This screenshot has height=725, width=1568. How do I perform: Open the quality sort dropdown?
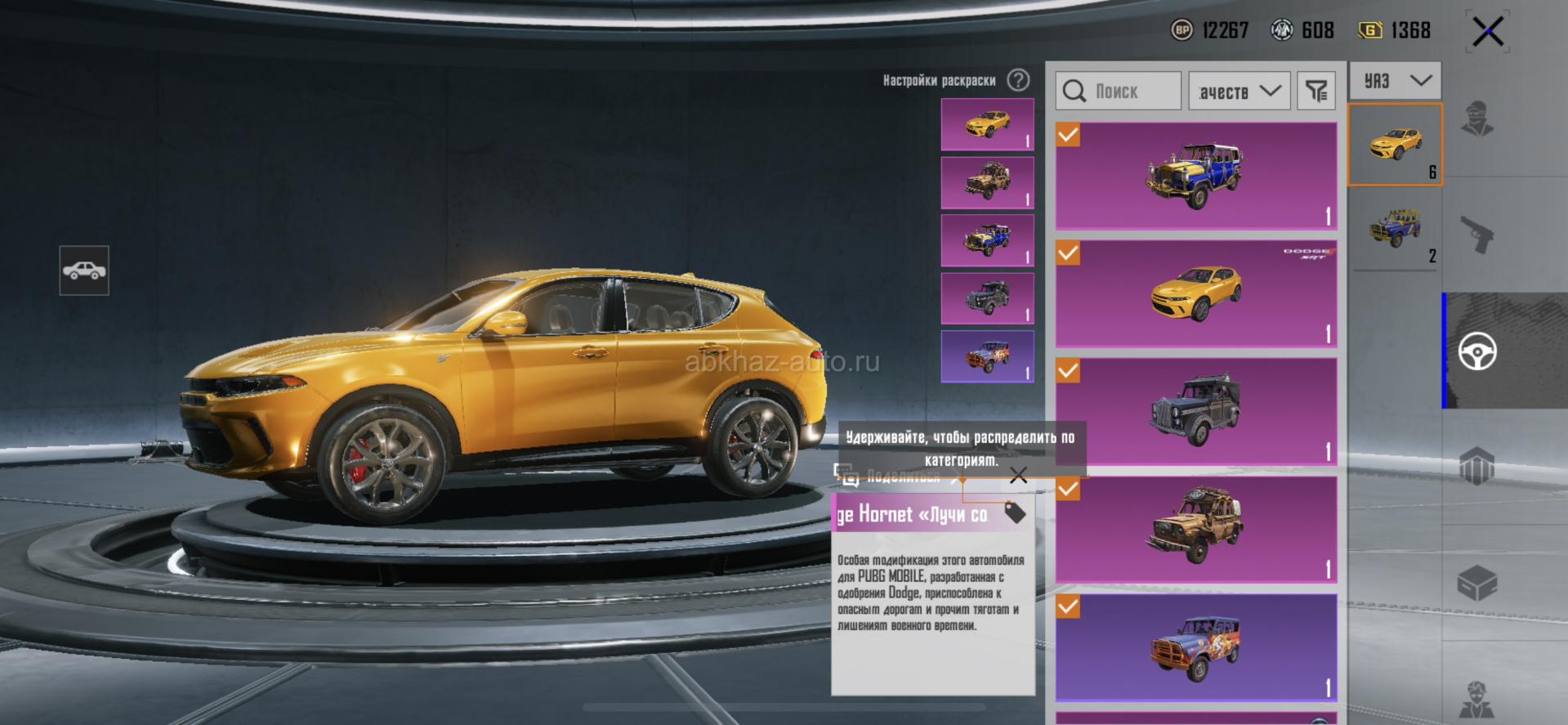coord(1239,91)
